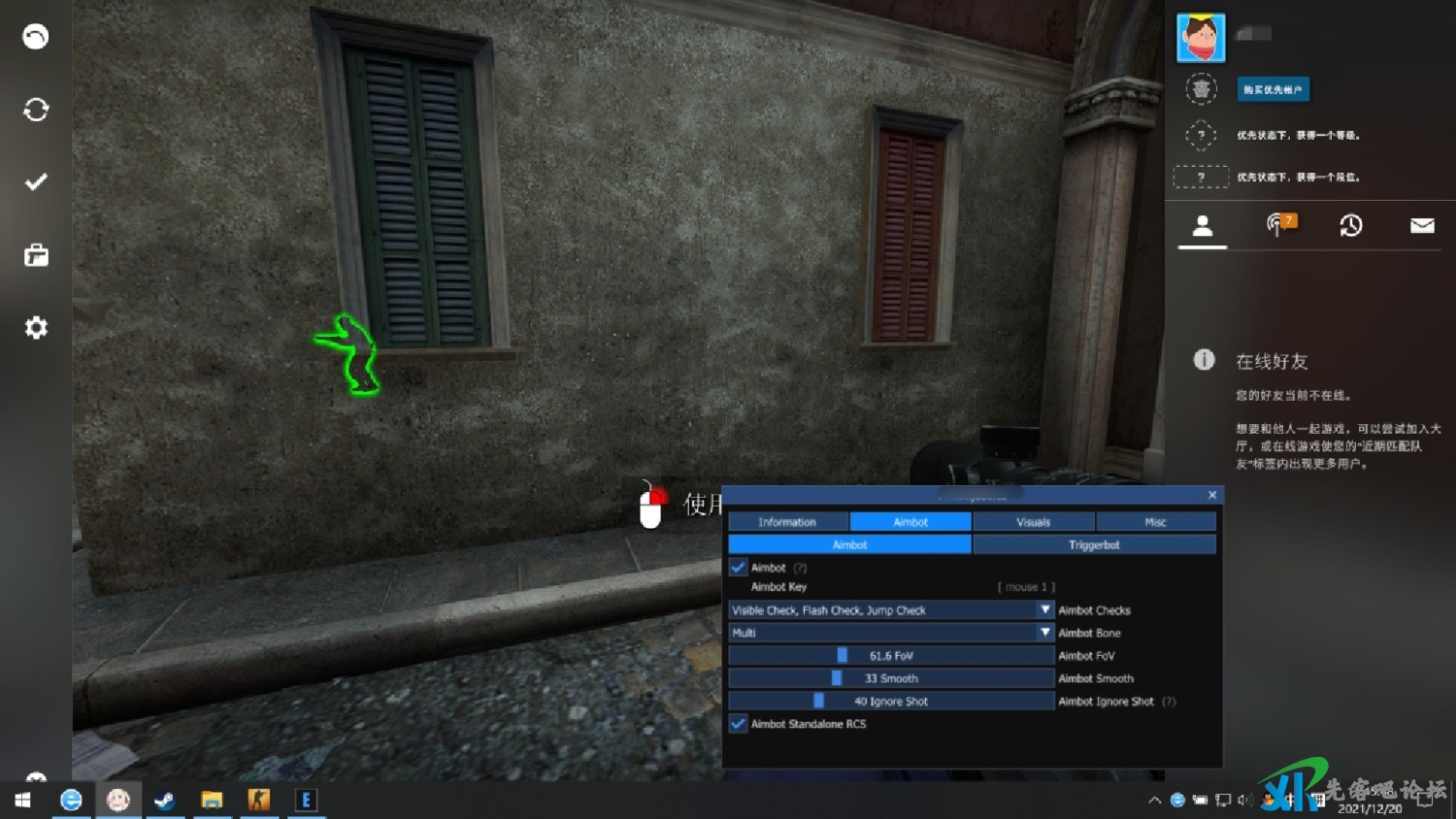Open the envelope invites tab

pyautogui.click(x=1422, y=226)
